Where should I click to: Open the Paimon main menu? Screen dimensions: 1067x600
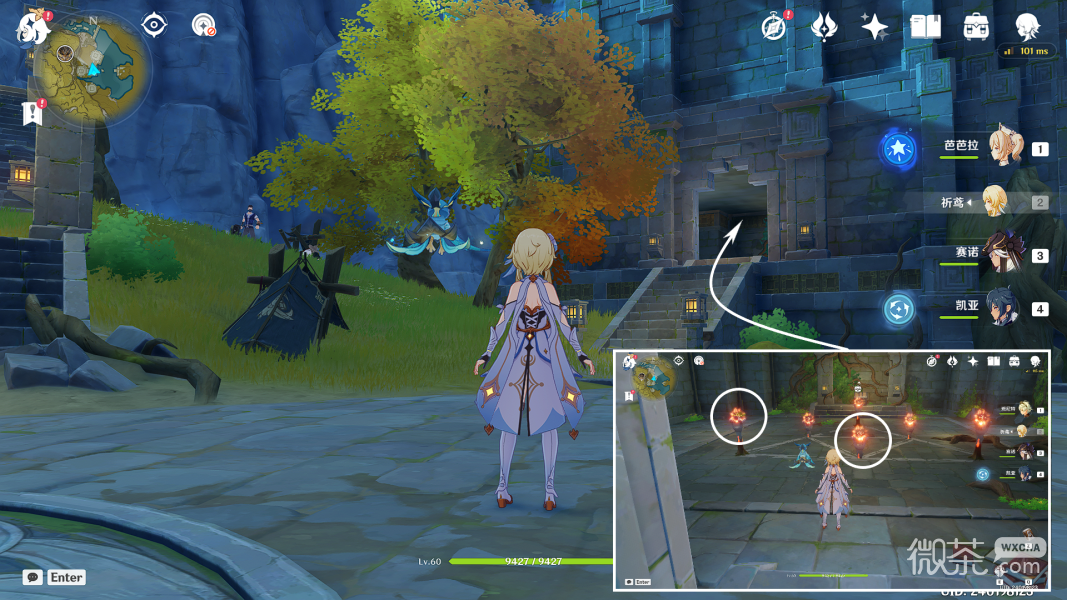pyautogui.click(x=33, y=28)
